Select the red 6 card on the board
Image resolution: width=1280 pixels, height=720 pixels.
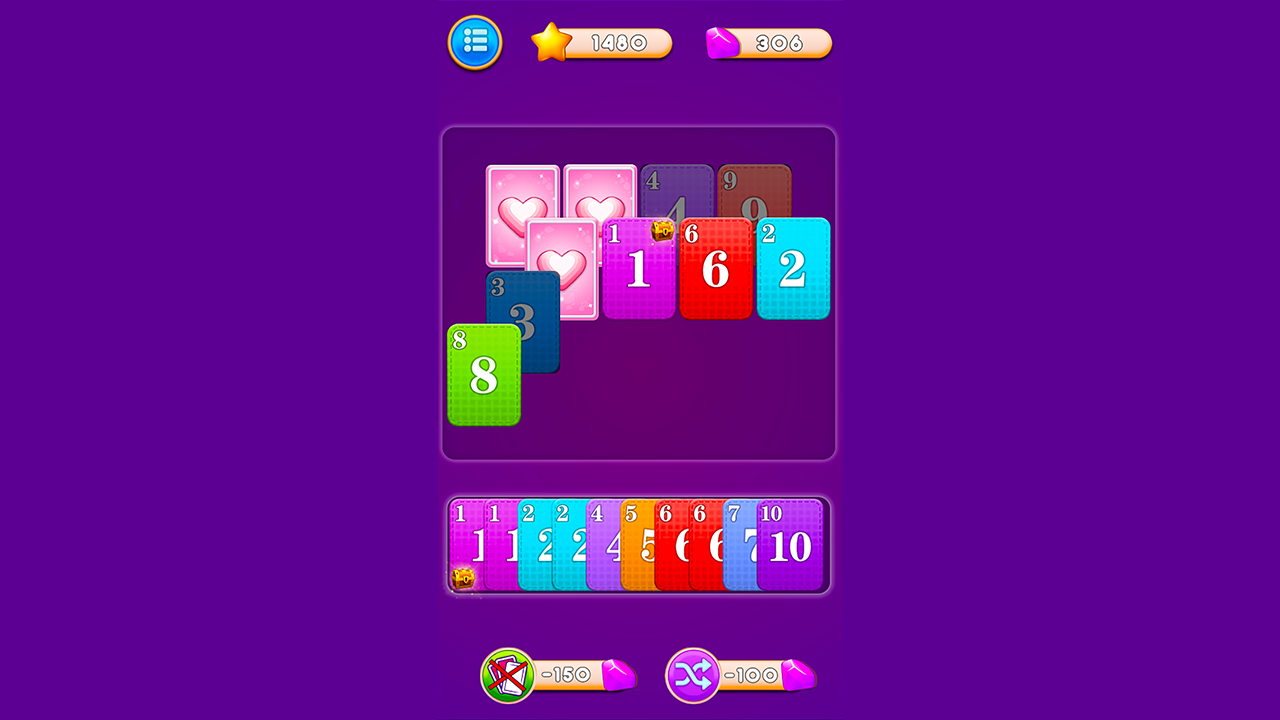pos(716,268)
